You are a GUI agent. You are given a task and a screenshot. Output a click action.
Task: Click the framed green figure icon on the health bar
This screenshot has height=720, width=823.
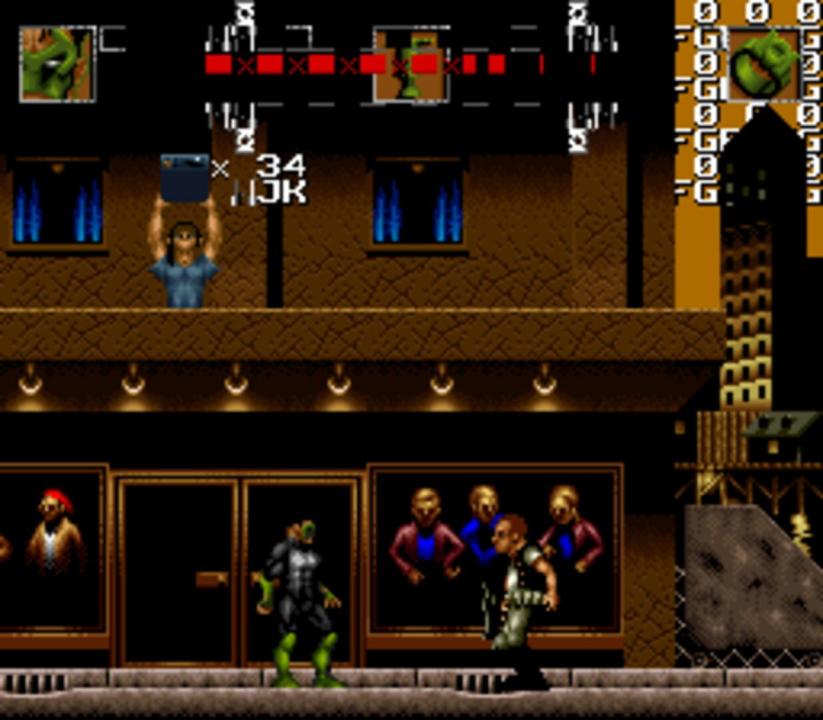(410, 65)
